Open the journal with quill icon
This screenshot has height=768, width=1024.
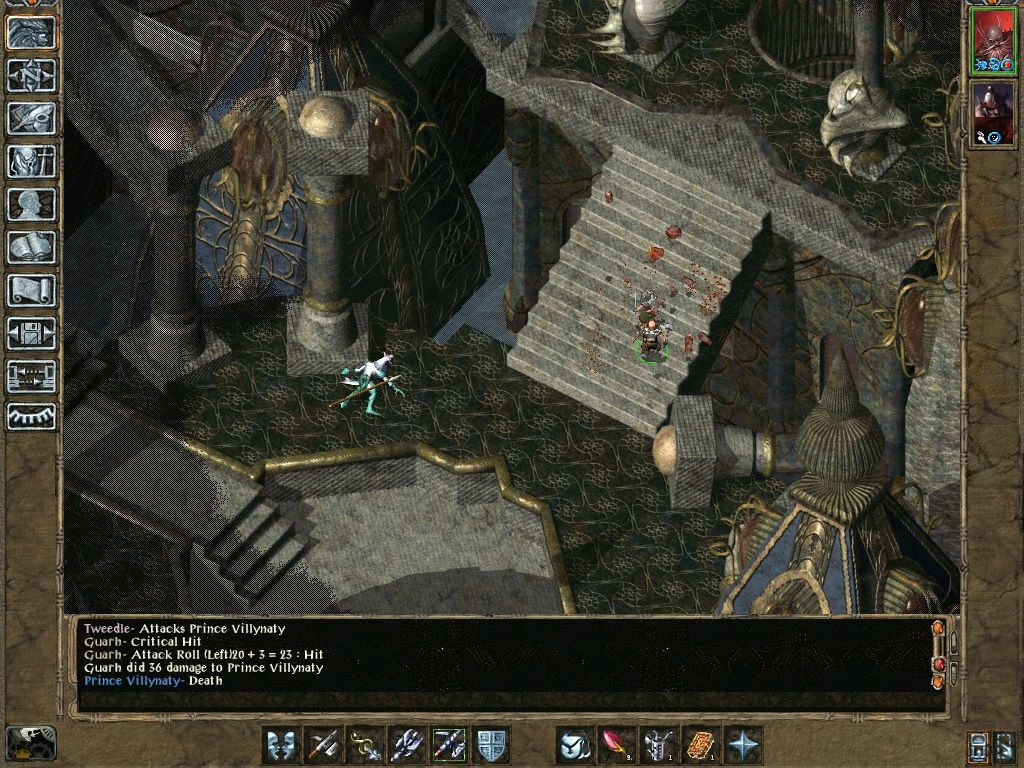point(31,118)
